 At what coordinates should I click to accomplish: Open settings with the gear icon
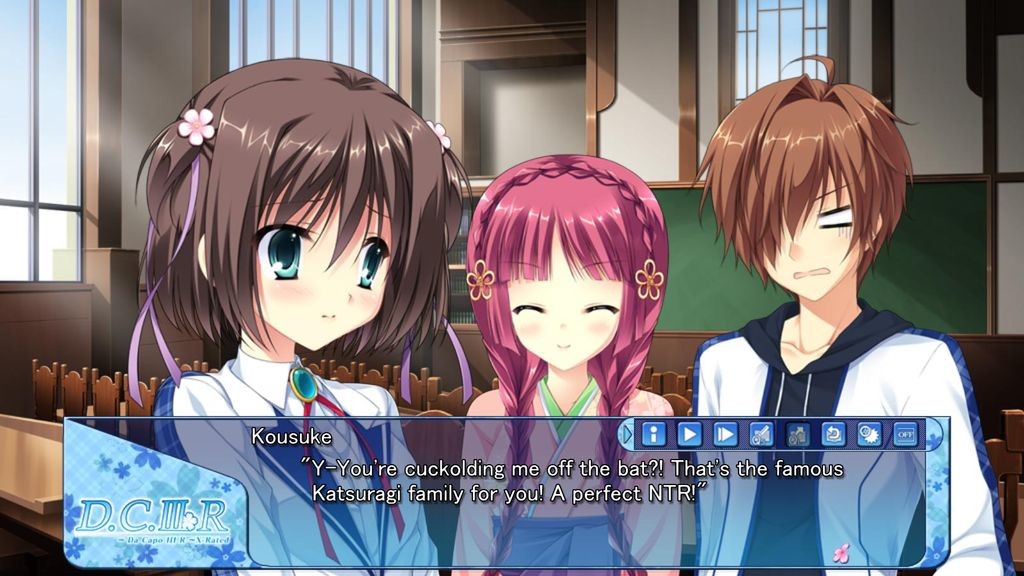pos(870,434)
